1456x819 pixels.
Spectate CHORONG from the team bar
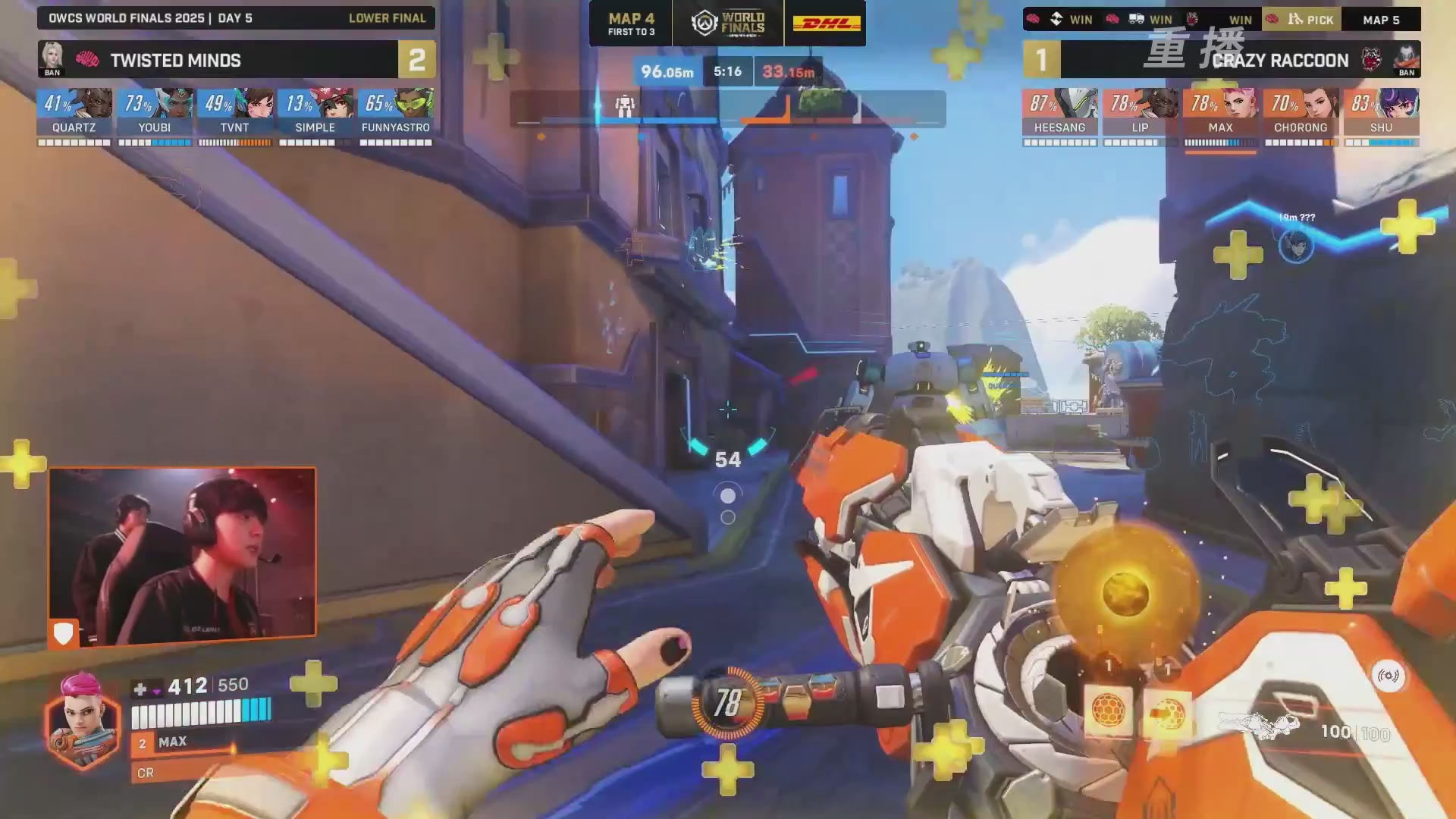point(1301,115)
